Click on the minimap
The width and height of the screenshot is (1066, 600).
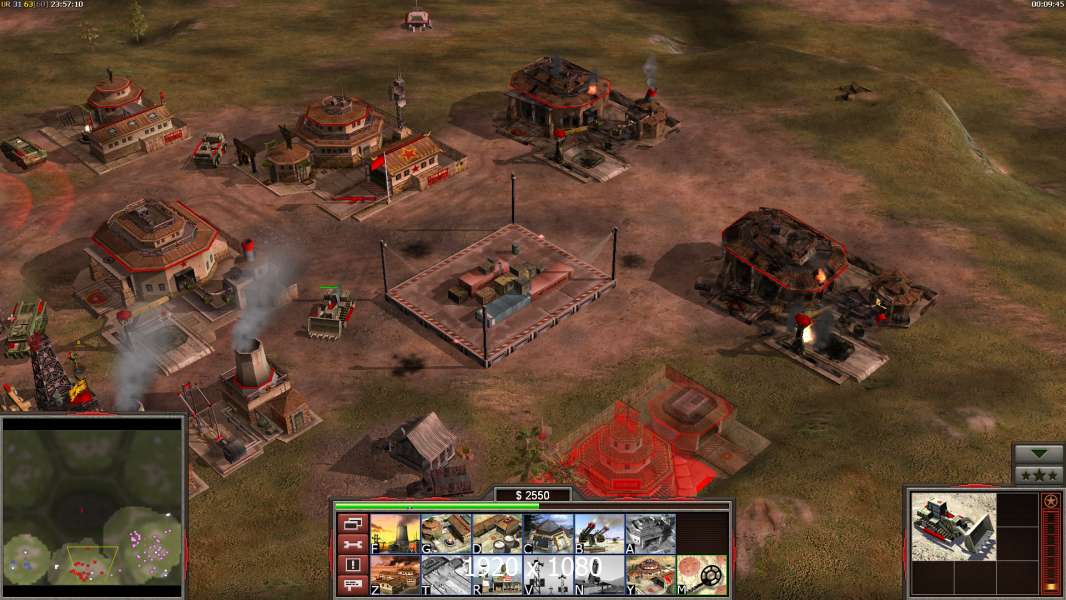point(93,505)
